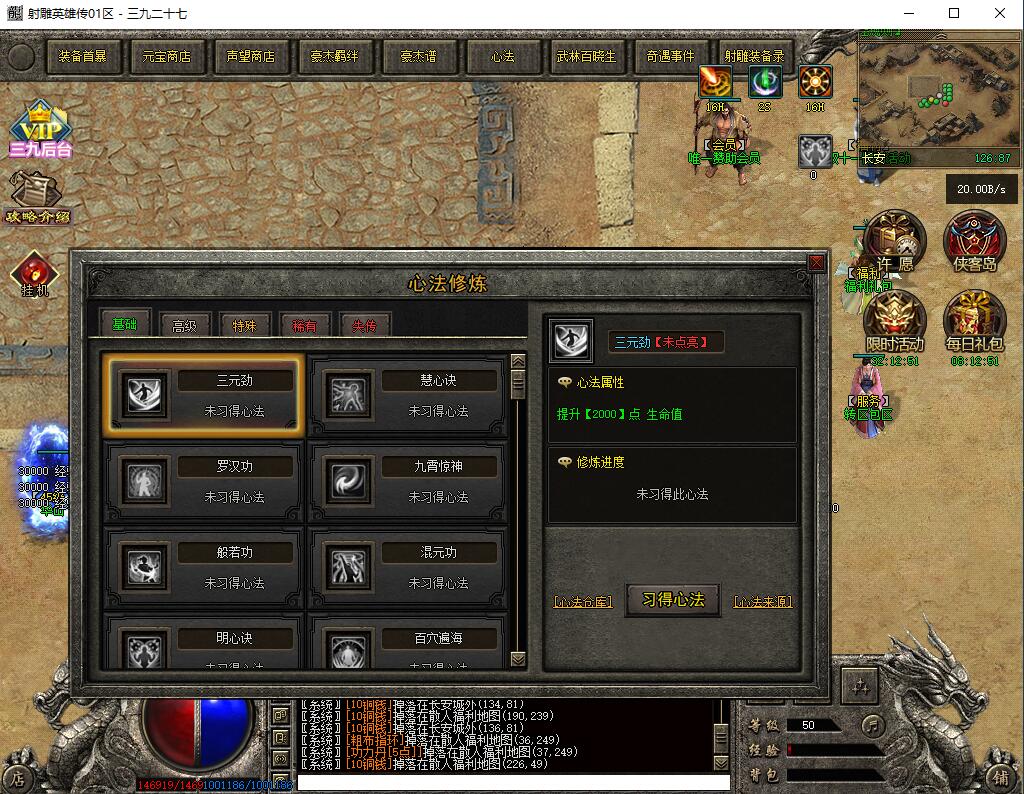Open the 奇遇事件 menu
Screen dimensions: 1024x794
tap(670, 57)
